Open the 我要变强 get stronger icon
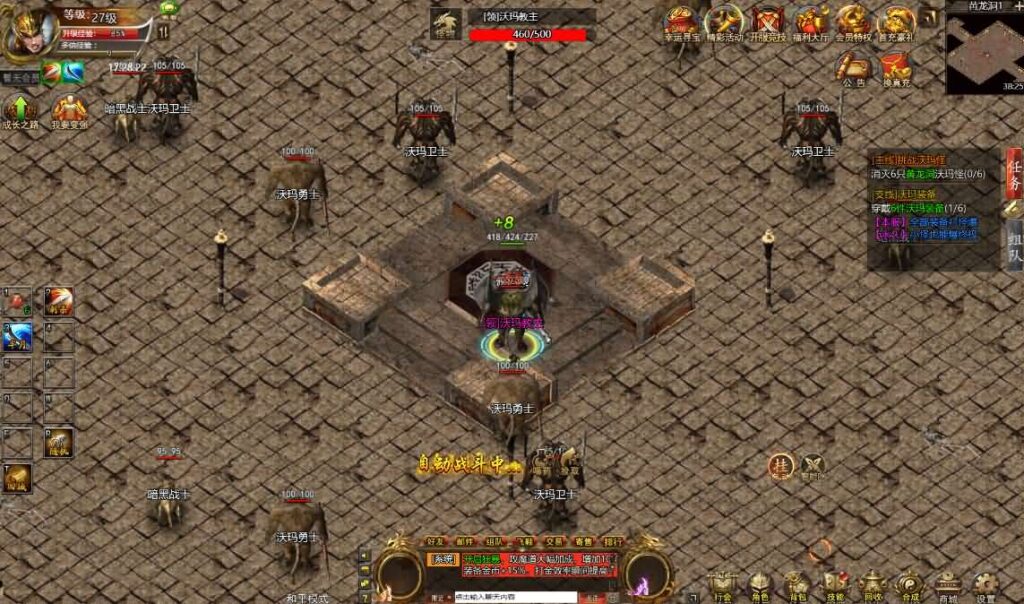This screenshot has height=604, width=1024. coord(69,110)
